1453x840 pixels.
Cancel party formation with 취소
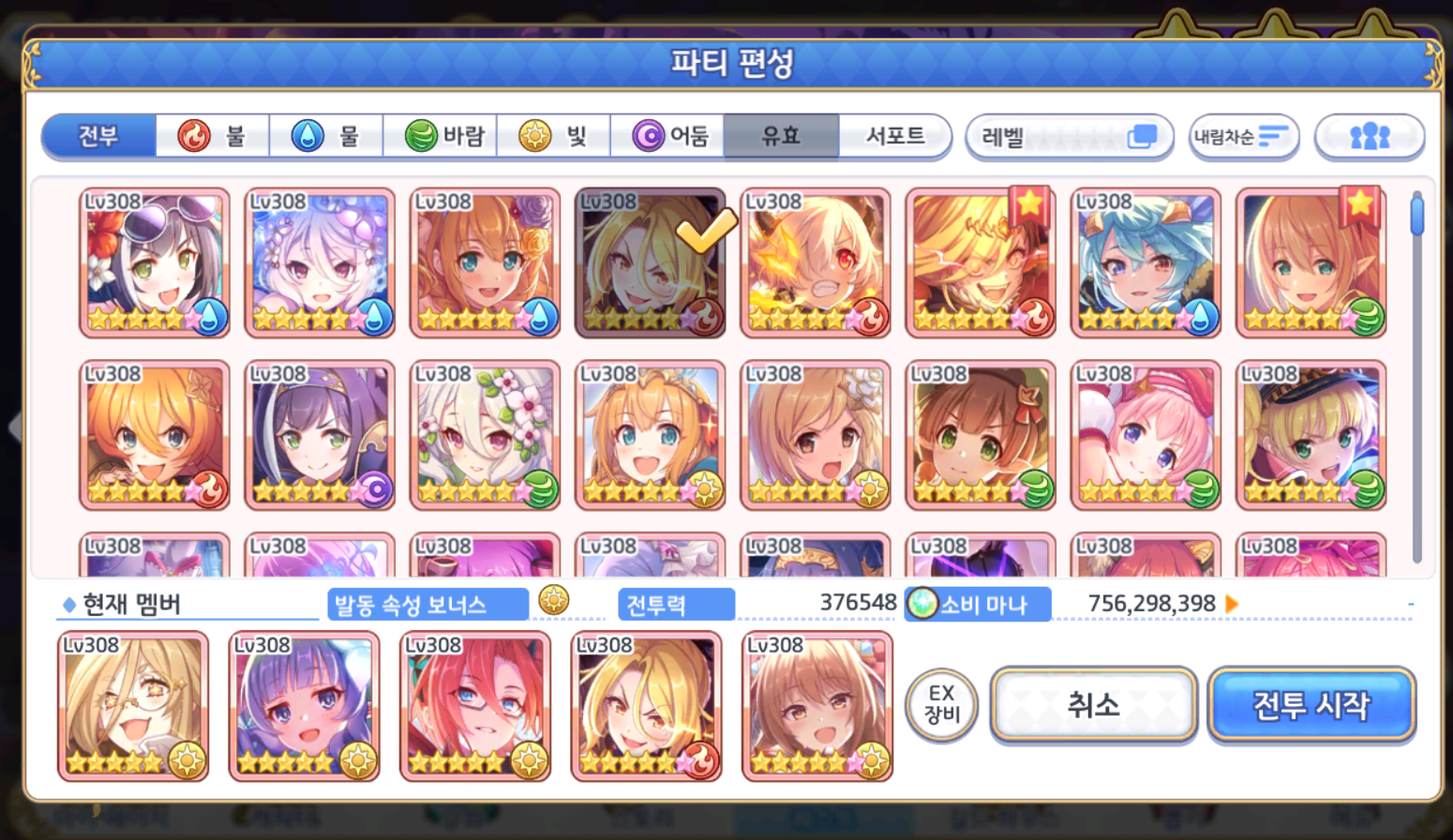pyautogui.click(x=1094, y=705)
